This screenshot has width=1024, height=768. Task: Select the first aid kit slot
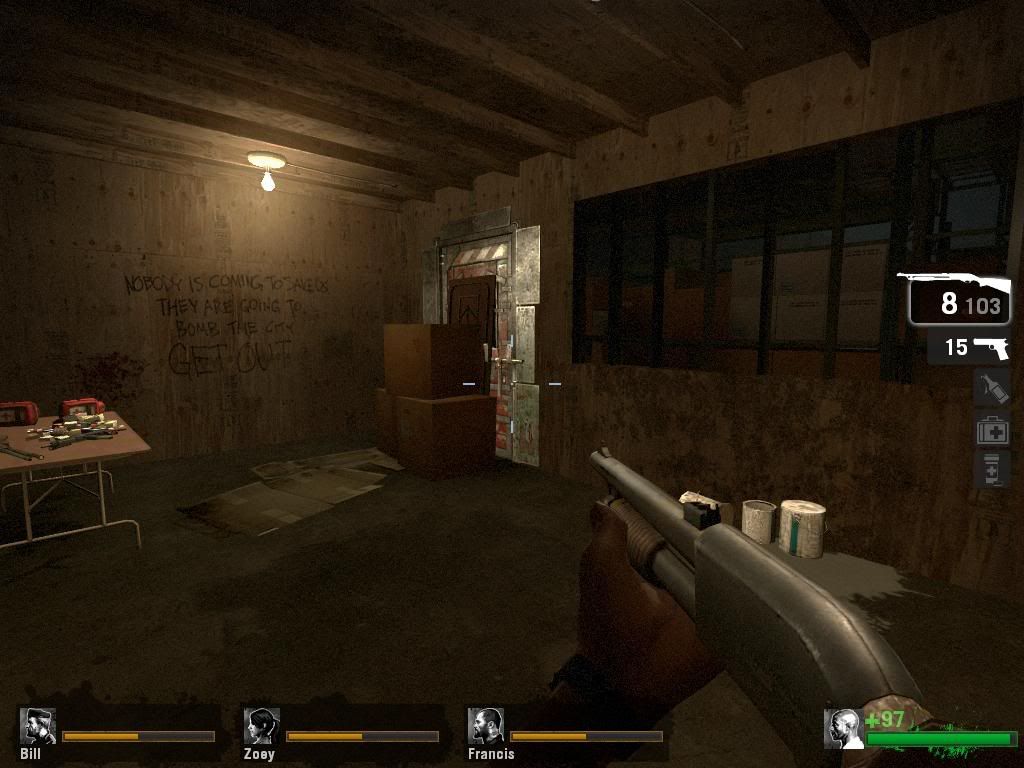pyautogui.click(x=991, y=430)
